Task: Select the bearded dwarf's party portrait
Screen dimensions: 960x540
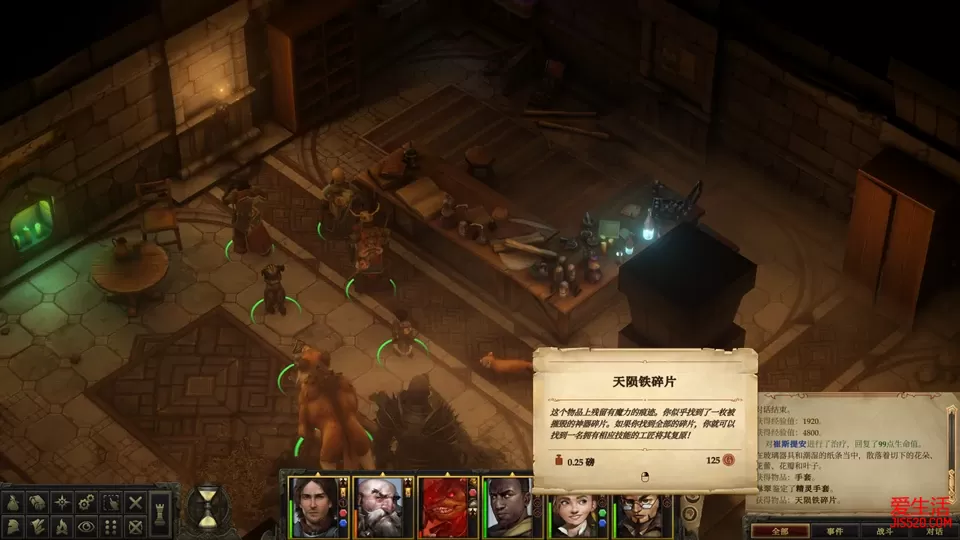Action: pos(378,507)
